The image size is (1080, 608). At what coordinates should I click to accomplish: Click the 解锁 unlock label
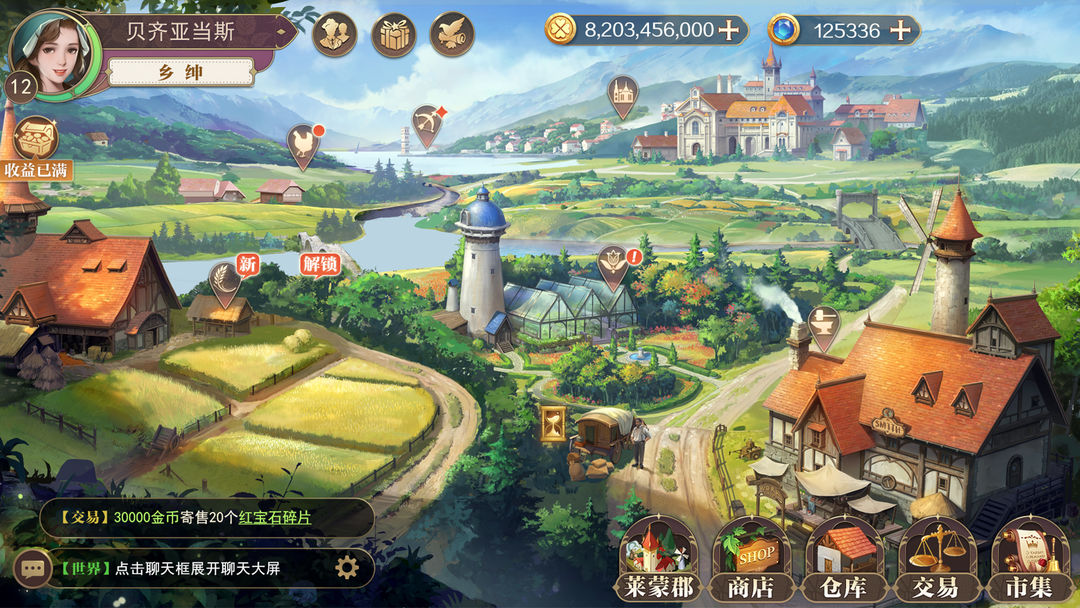point(320,265)
